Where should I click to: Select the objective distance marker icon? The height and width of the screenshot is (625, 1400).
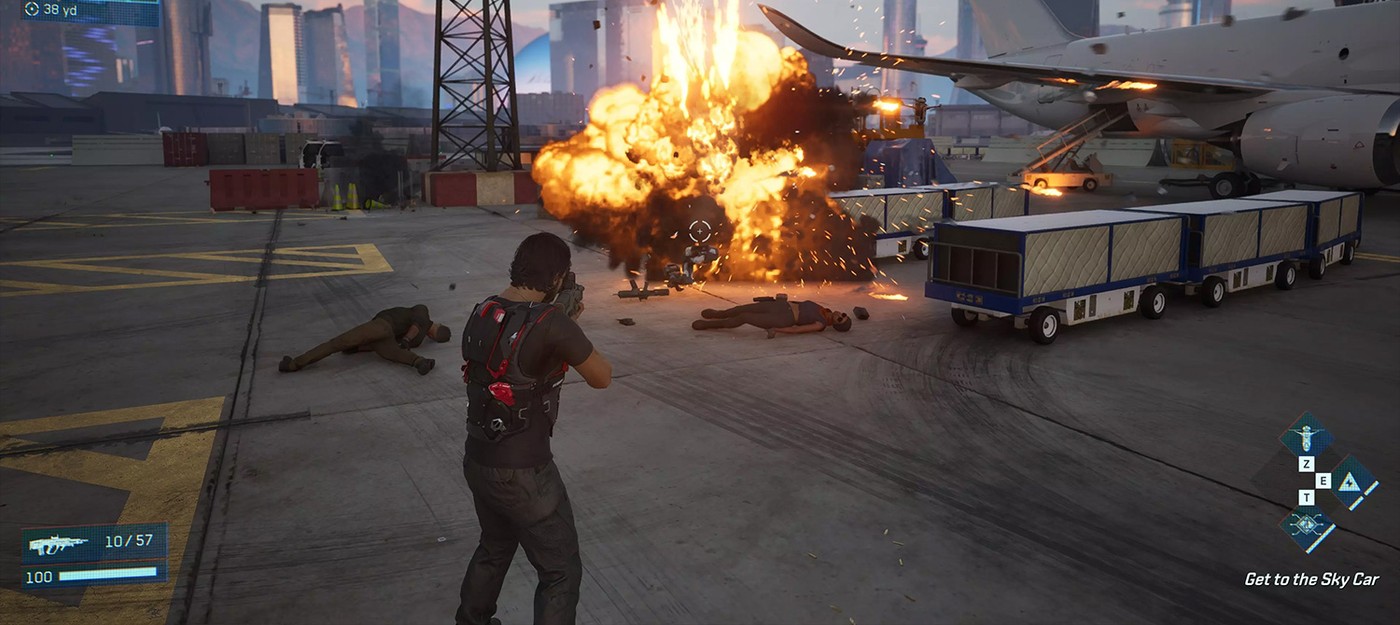(x=32, y=9)
